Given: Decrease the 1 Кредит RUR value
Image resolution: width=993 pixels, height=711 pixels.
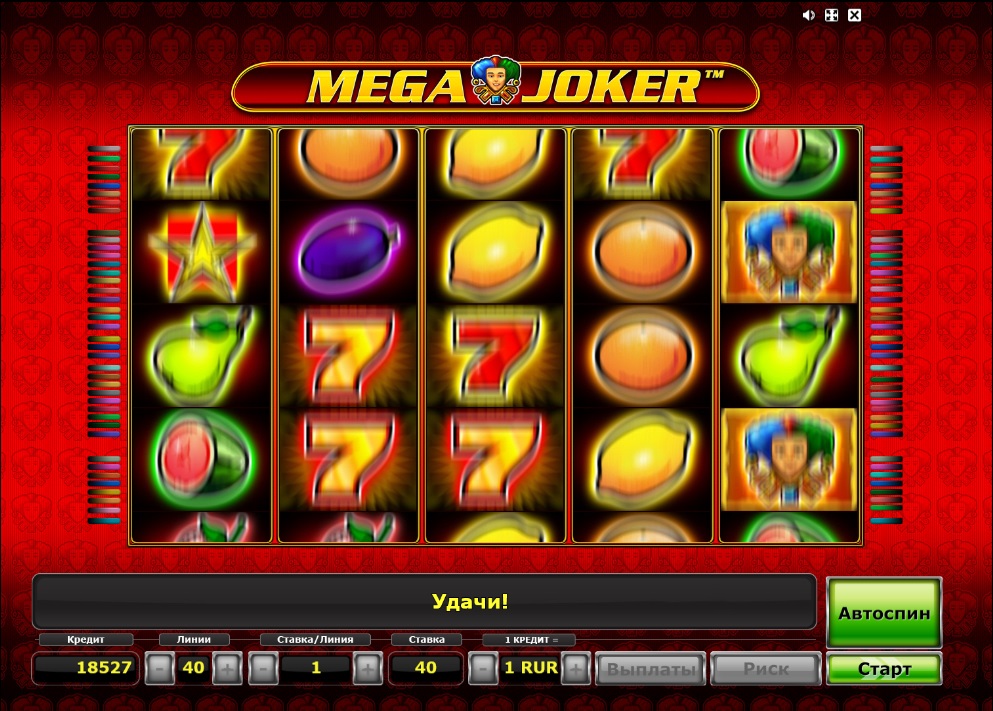Looking at the screenshot, I should click(483, 668).
